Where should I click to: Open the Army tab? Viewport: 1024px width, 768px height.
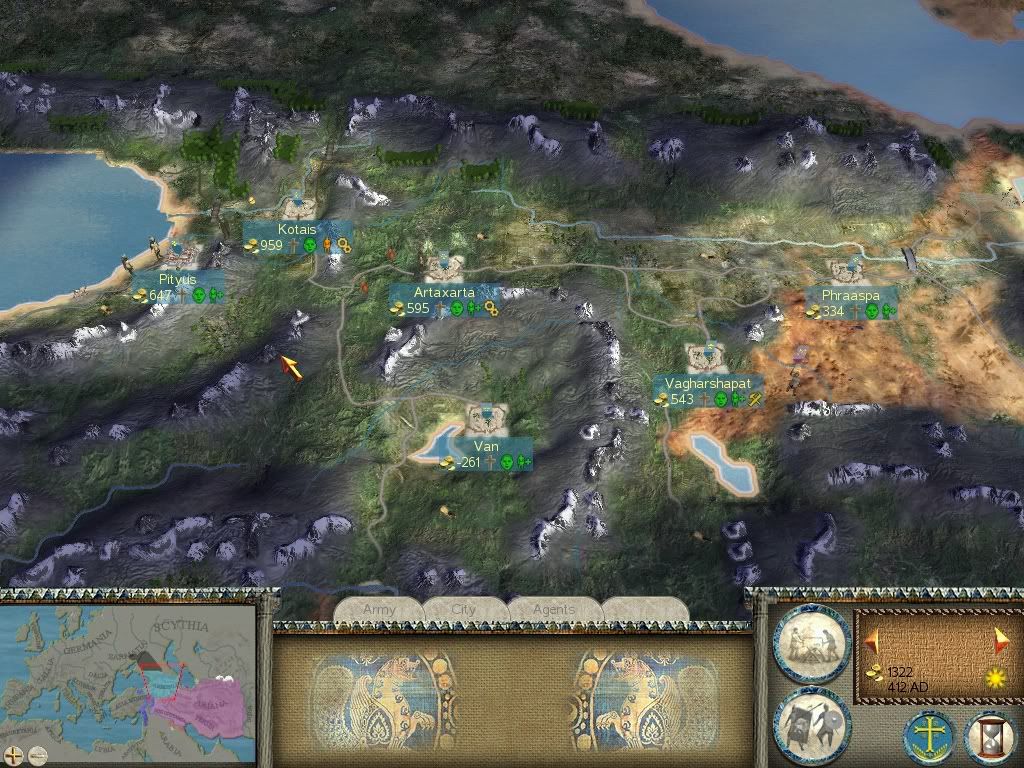click(x=379, y=609)
